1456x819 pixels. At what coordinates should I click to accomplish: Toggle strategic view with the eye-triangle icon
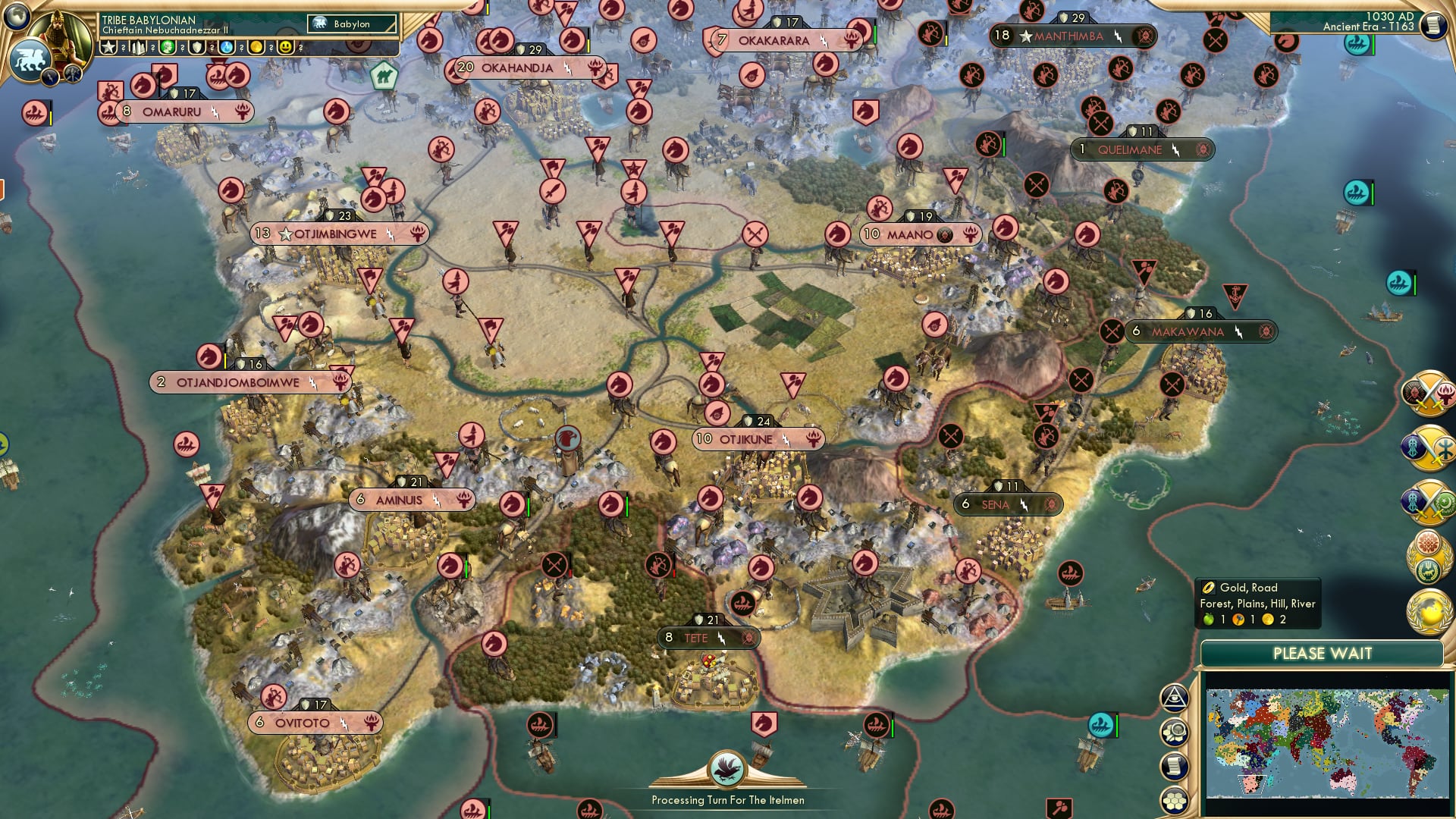(1174, 698)
